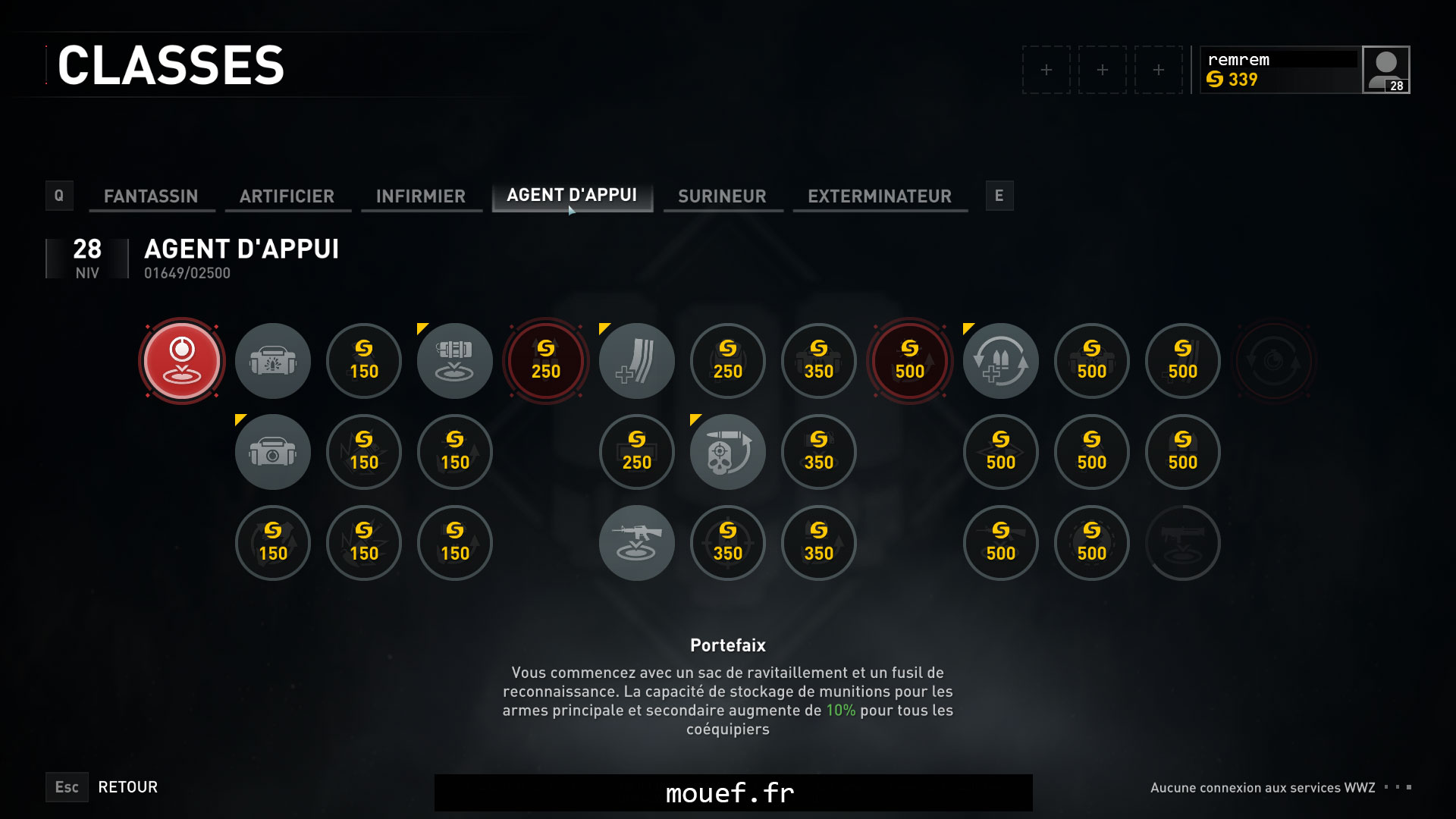Switch to the Fantassin class tab
The height and width of the screenshot is (819, 1456).
pyautogui.click(x=151, y=196)
